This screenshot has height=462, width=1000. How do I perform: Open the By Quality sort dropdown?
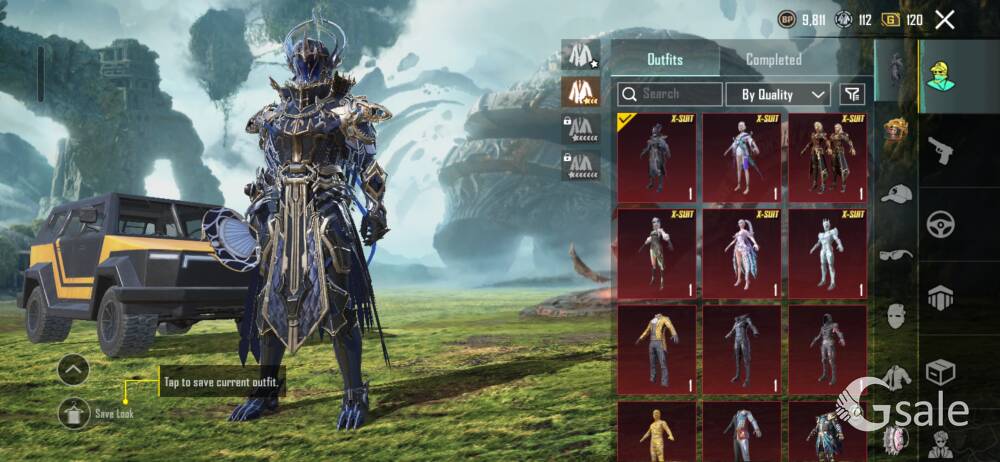[x=779, y=94]
